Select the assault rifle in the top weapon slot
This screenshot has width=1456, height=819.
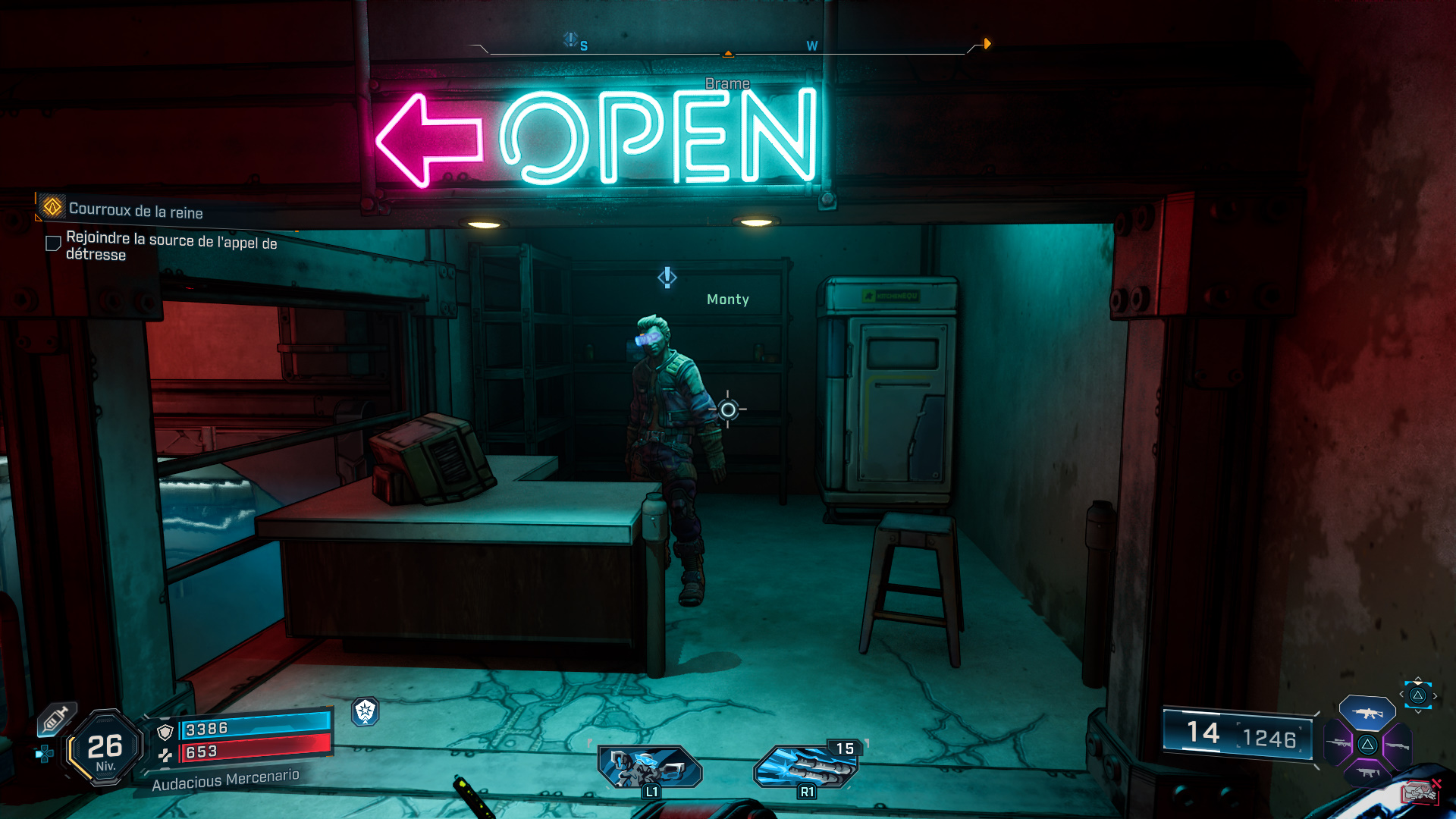(1367, 713)
